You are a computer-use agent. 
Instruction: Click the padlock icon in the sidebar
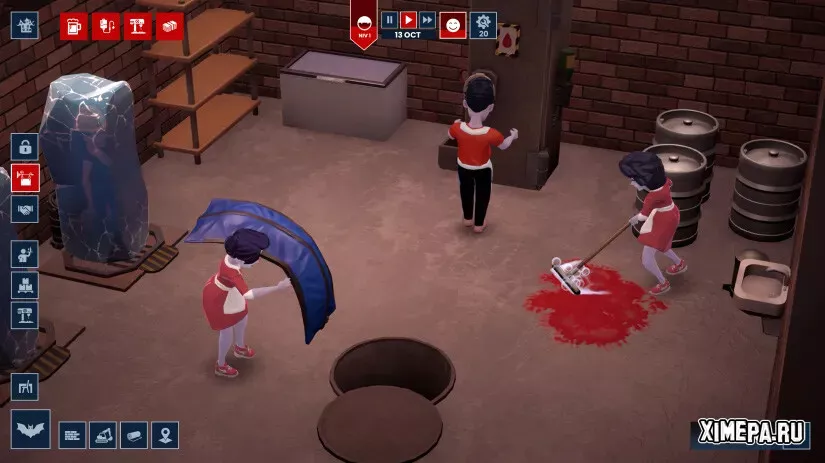coord(25,146)
